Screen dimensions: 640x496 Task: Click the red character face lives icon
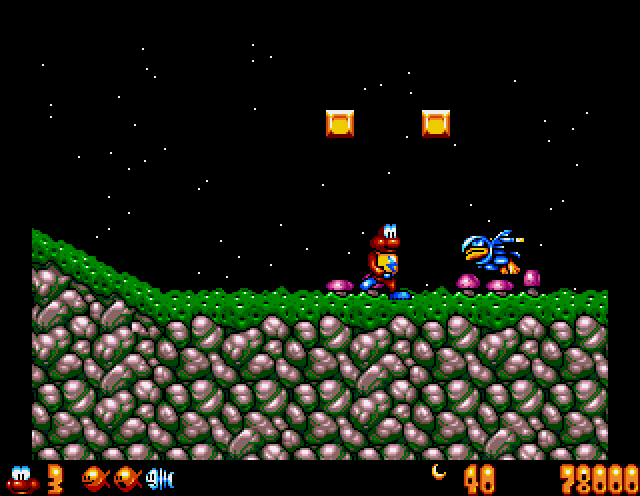(21, 479)
